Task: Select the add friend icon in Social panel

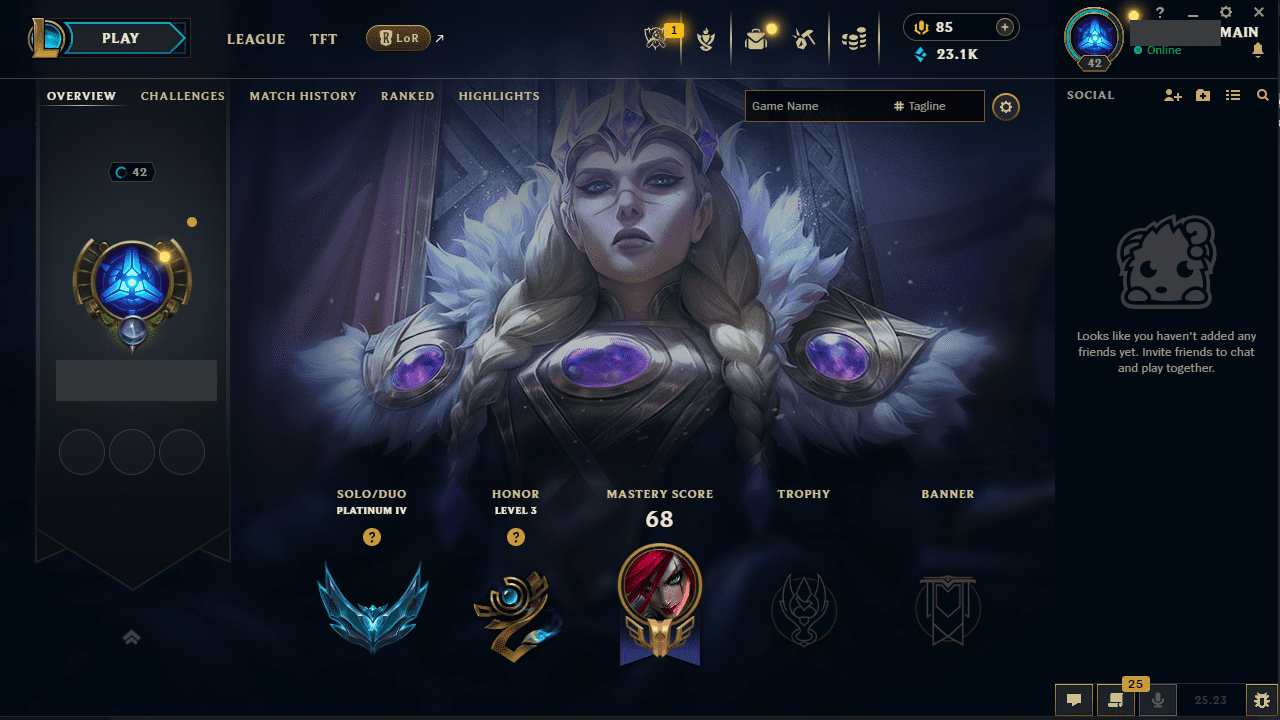Action: [x=1172, y=95]
